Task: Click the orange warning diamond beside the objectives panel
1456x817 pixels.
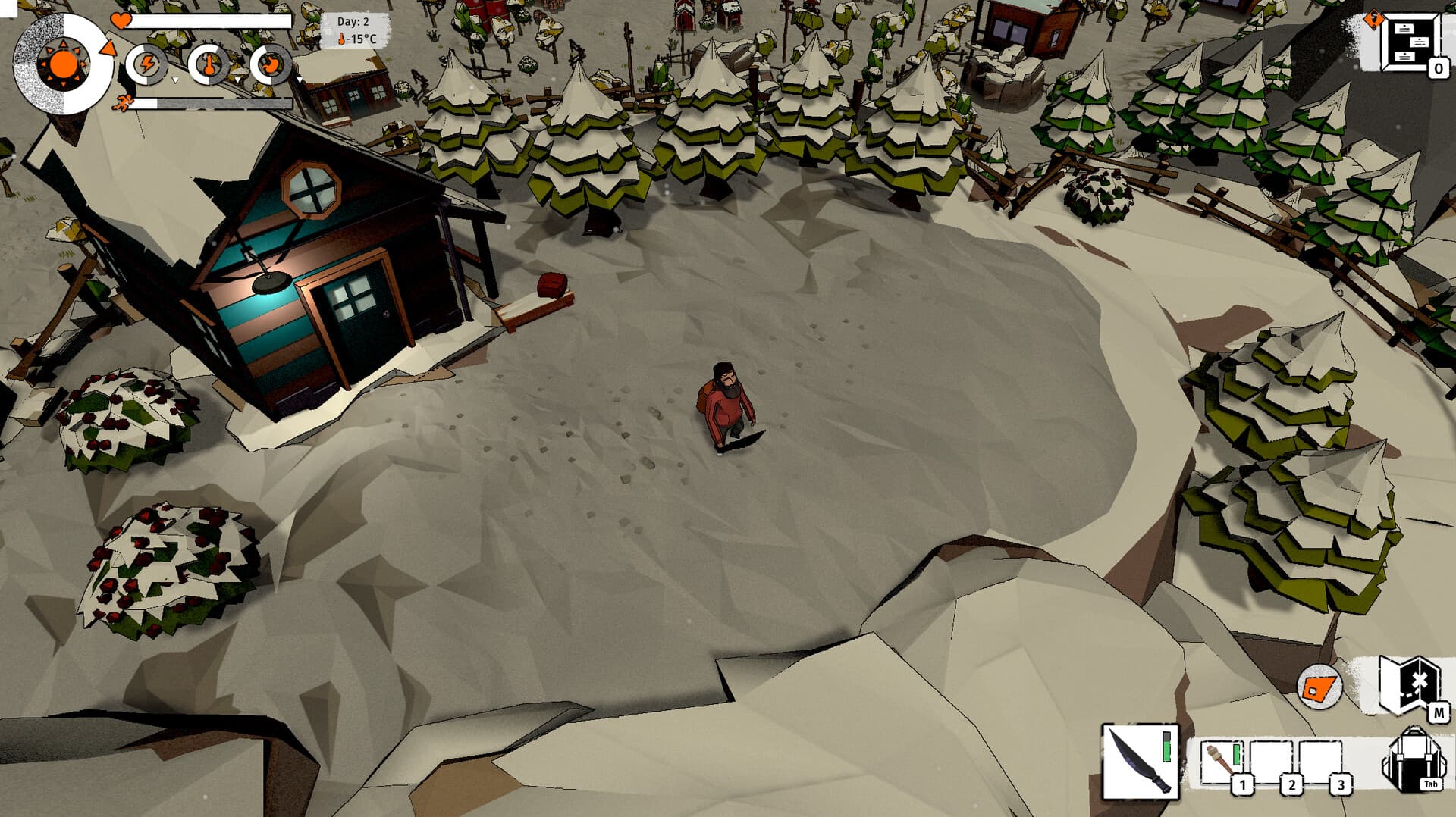Action: click(x=1374, y=18)
